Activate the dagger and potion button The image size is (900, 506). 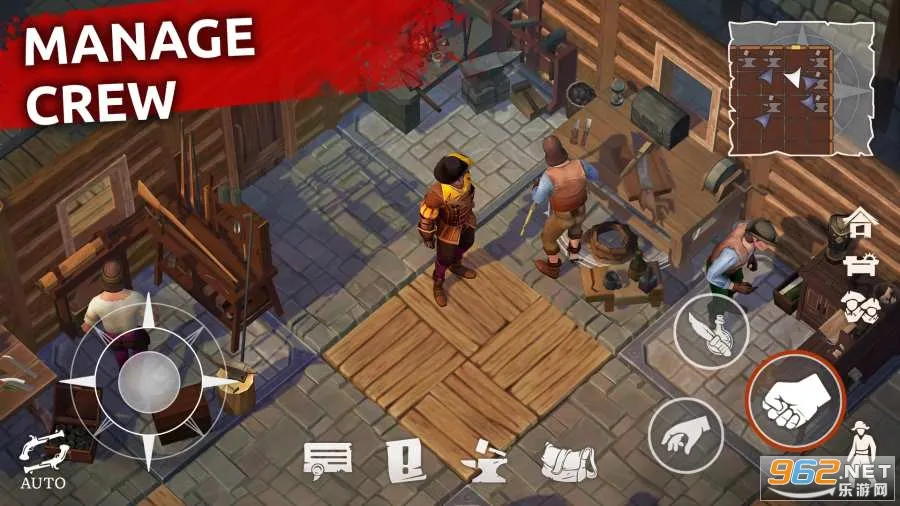pos(711,332)
